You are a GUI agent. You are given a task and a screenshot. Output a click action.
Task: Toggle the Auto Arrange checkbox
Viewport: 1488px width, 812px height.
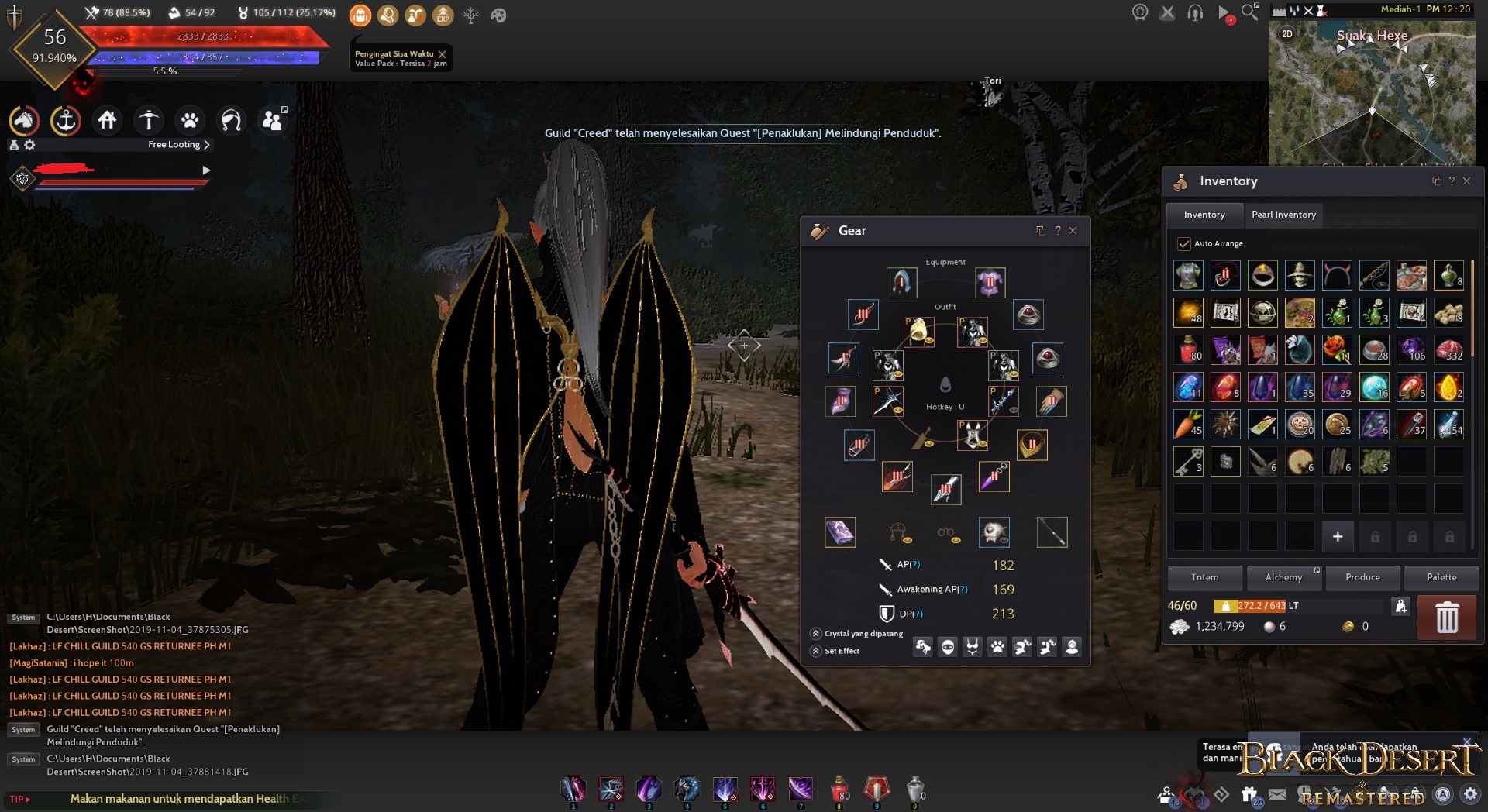point(1184,243)
